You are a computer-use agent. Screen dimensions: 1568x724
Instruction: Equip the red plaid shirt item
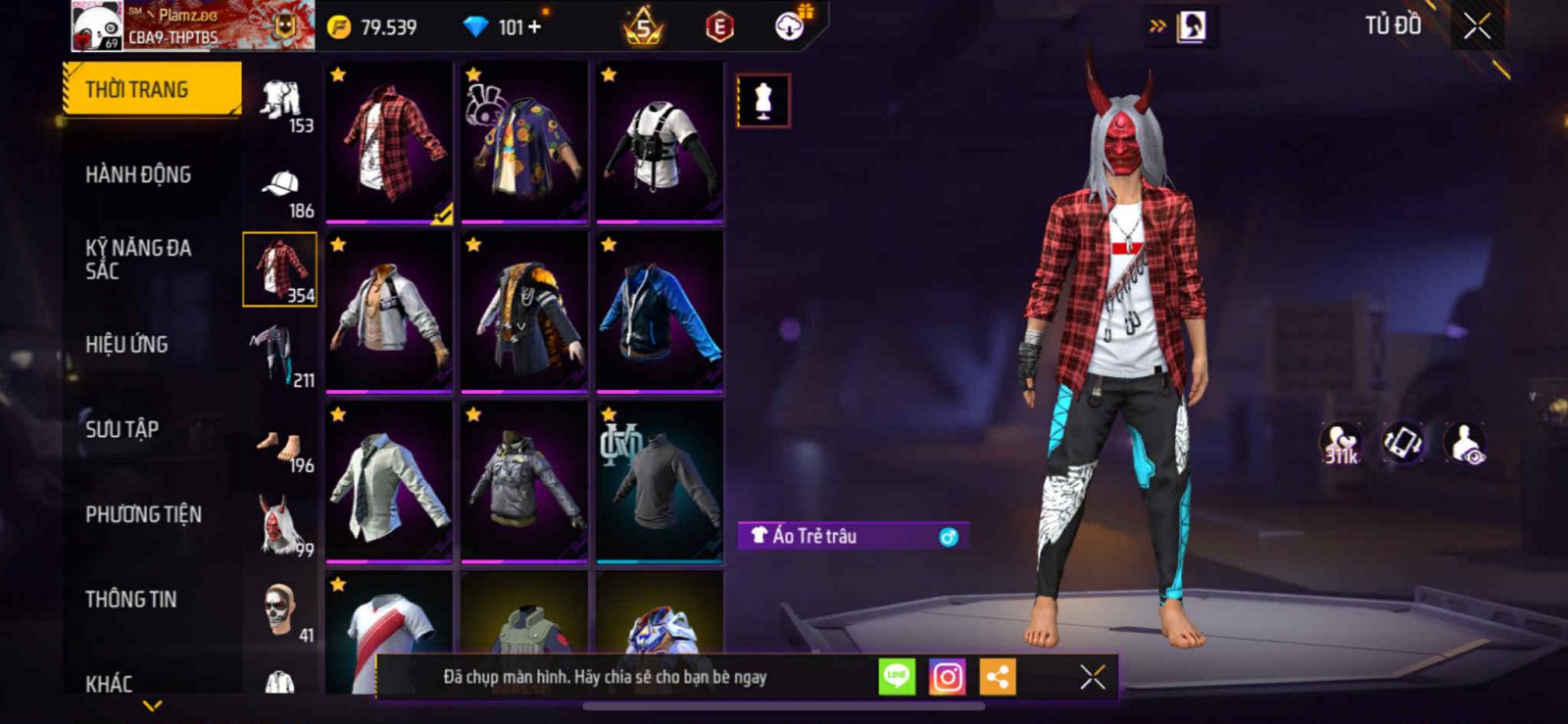389,142
